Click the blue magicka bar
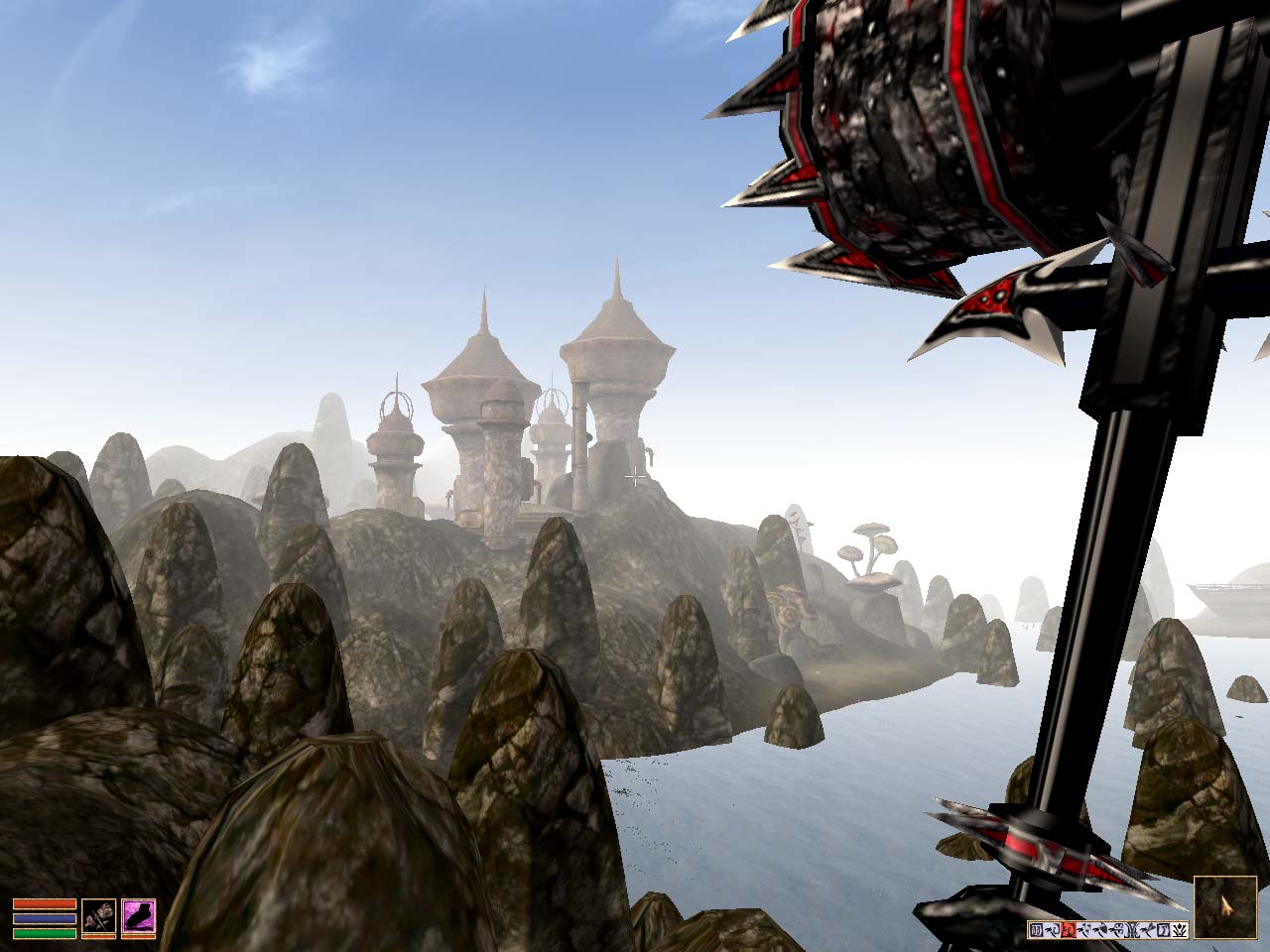Viewport: 1270px width, 952px height. pos(45,919)
